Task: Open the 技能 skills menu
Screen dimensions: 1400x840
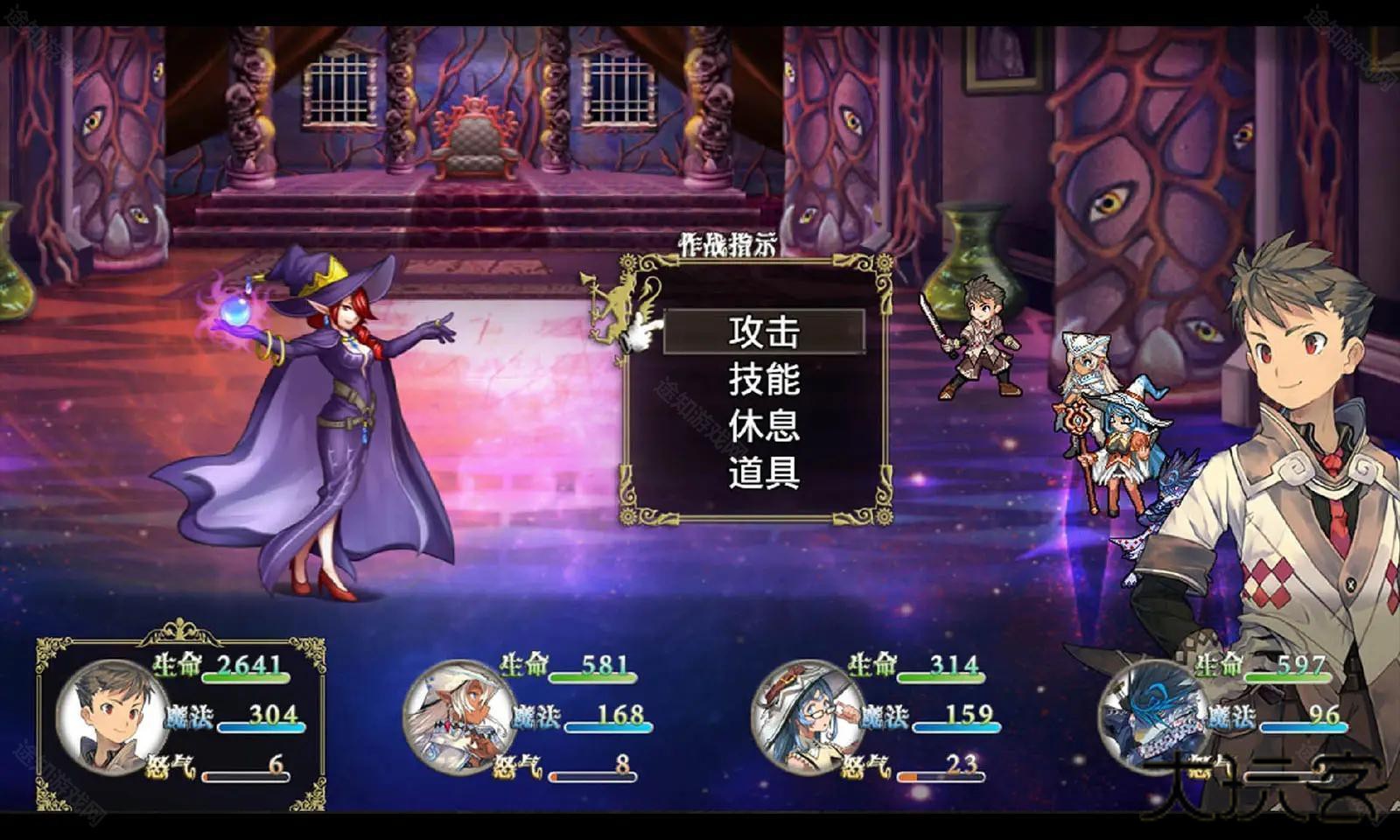Action: 765,382
